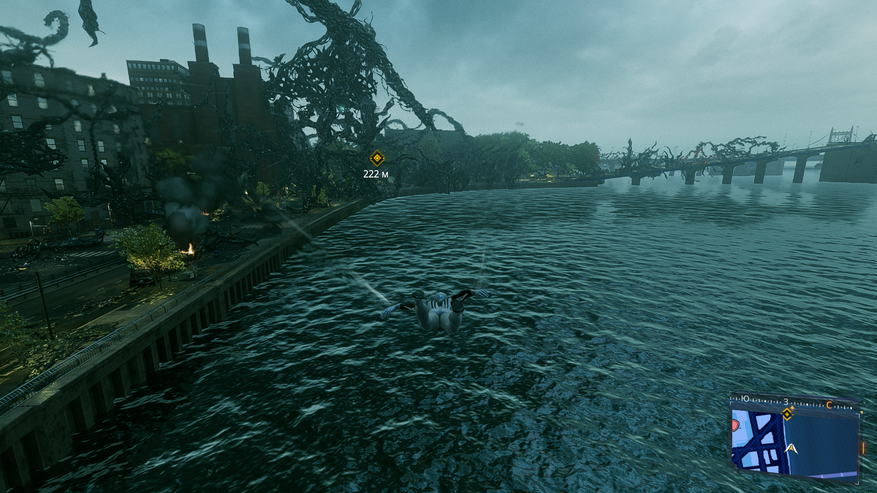The image size is (877, 493).
Task: Click the white player arrow on minimap
Action: (791, 449)
